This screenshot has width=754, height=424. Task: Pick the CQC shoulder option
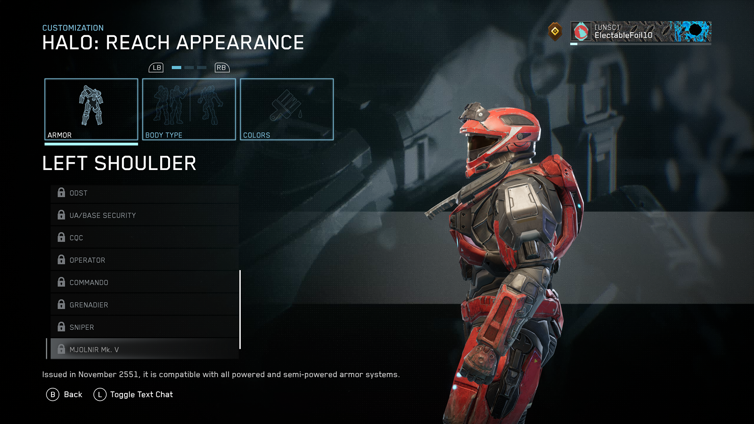click(x=144, y=238)
